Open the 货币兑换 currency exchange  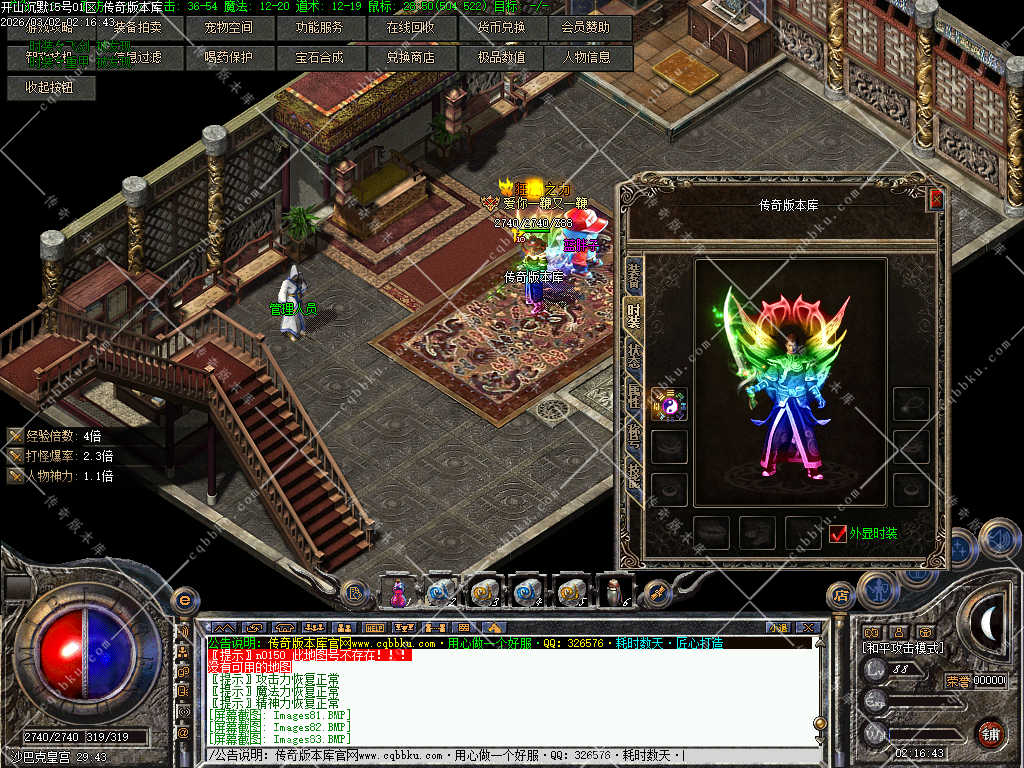click(501, 28)
